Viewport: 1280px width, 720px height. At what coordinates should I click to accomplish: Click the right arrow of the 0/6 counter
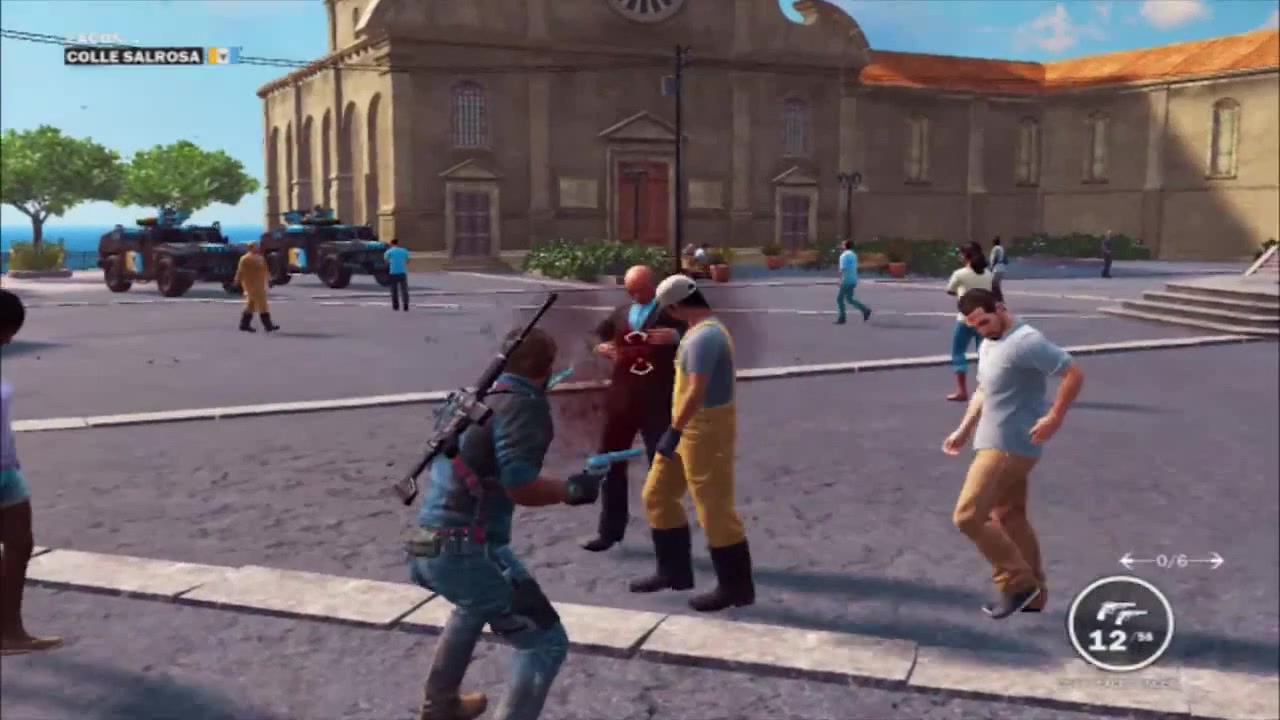[1215, 559]
